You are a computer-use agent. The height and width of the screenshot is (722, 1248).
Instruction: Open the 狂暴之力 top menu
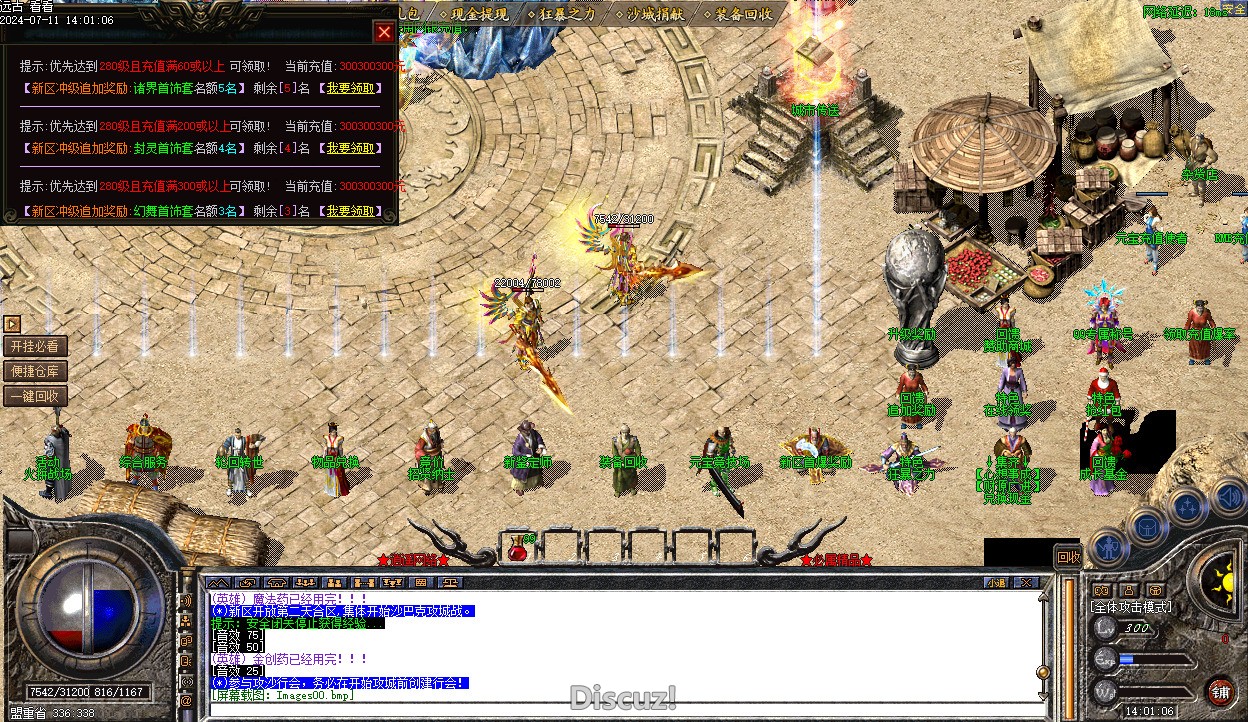(567, 14)
